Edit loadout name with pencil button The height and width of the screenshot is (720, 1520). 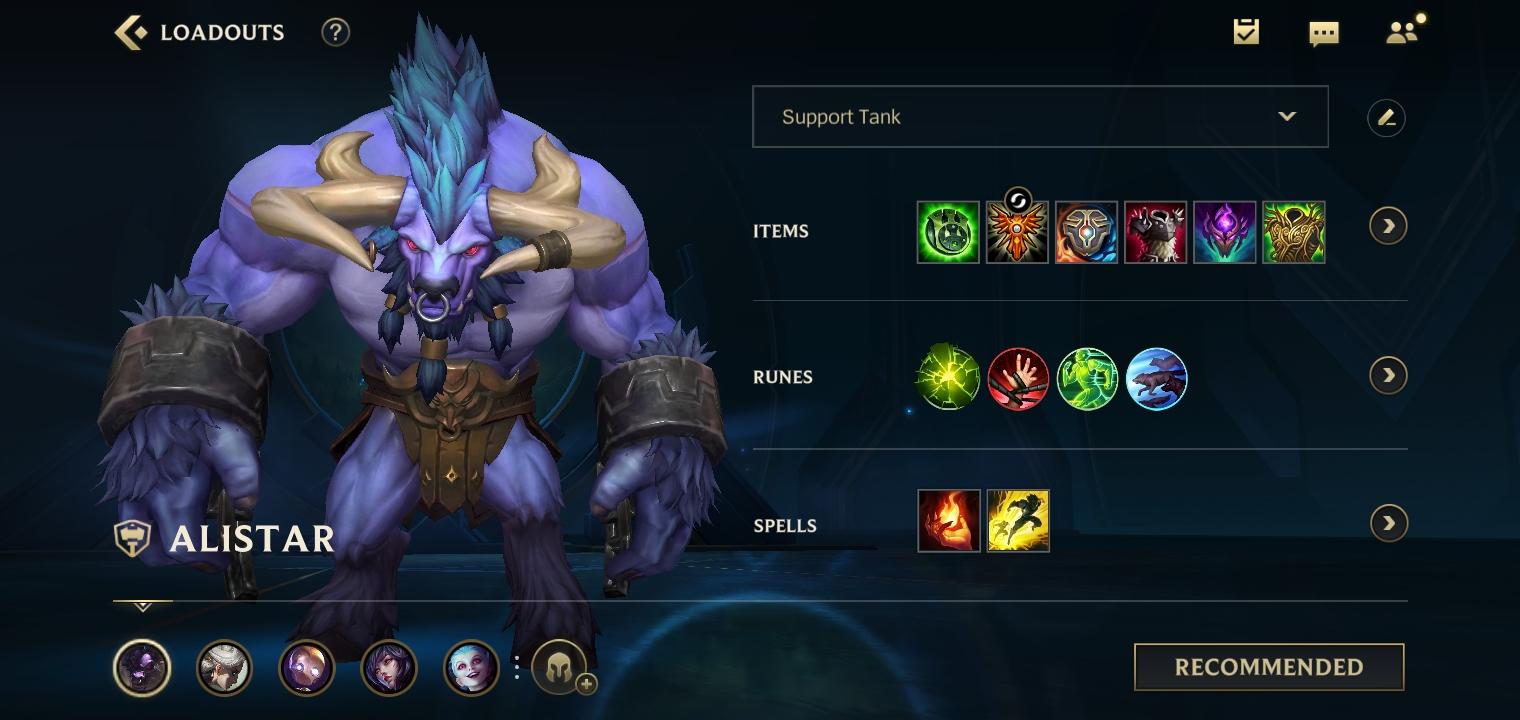[x=1386, y=118]
